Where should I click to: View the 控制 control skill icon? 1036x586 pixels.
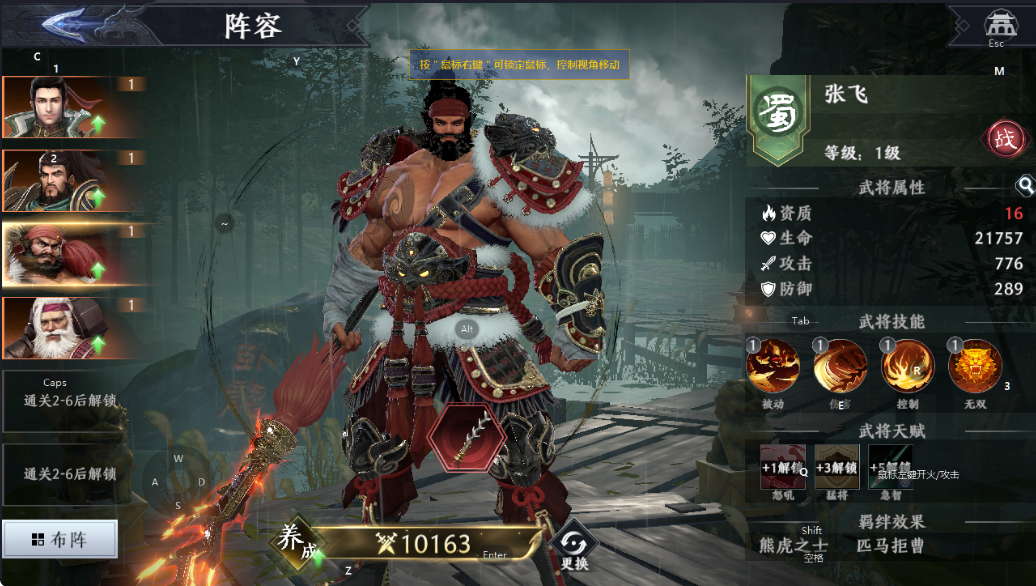coord(907,365)
